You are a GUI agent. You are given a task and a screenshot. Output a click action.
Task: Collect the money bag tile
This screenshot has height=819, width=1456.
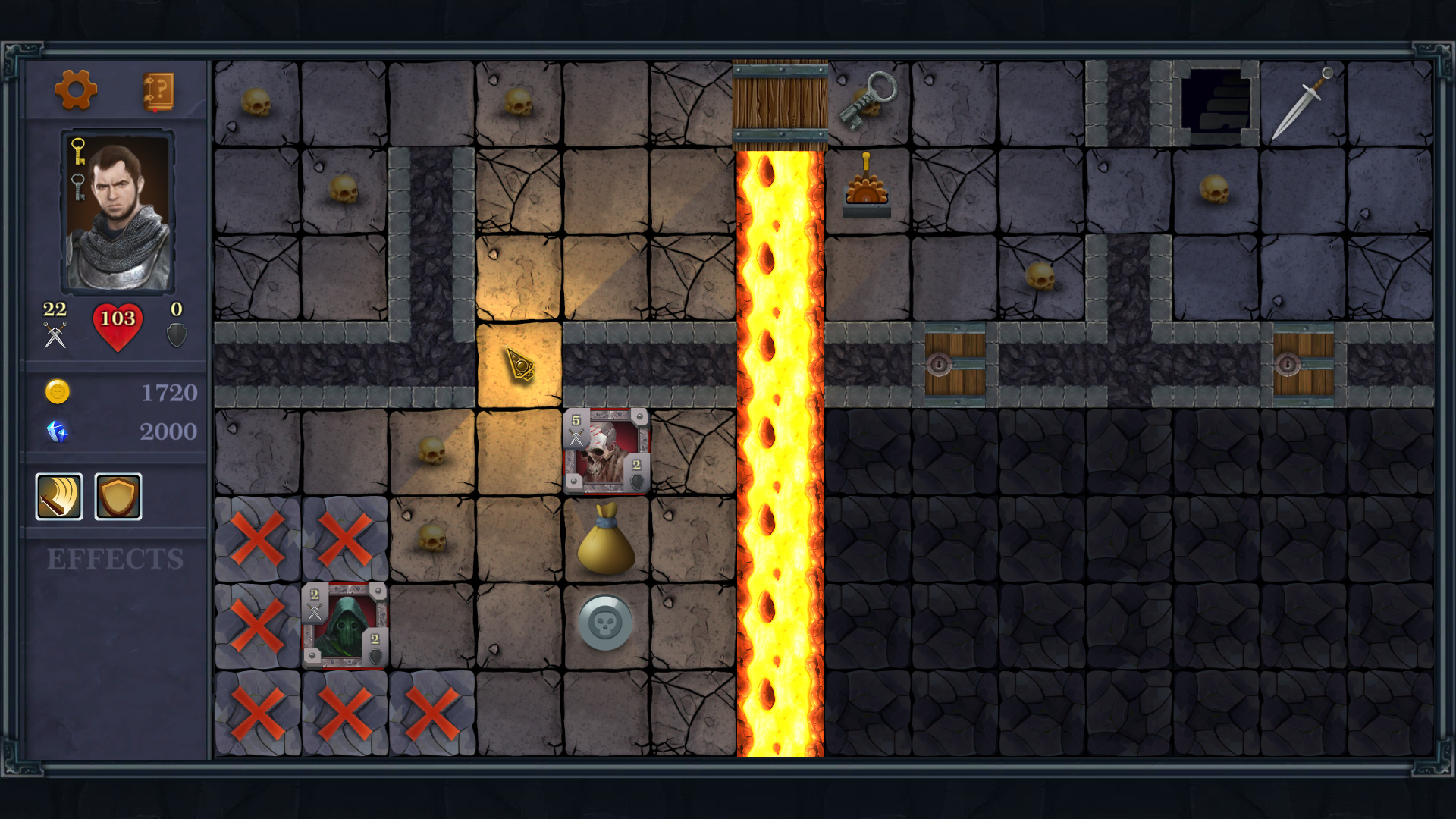(x=607, y=540)
